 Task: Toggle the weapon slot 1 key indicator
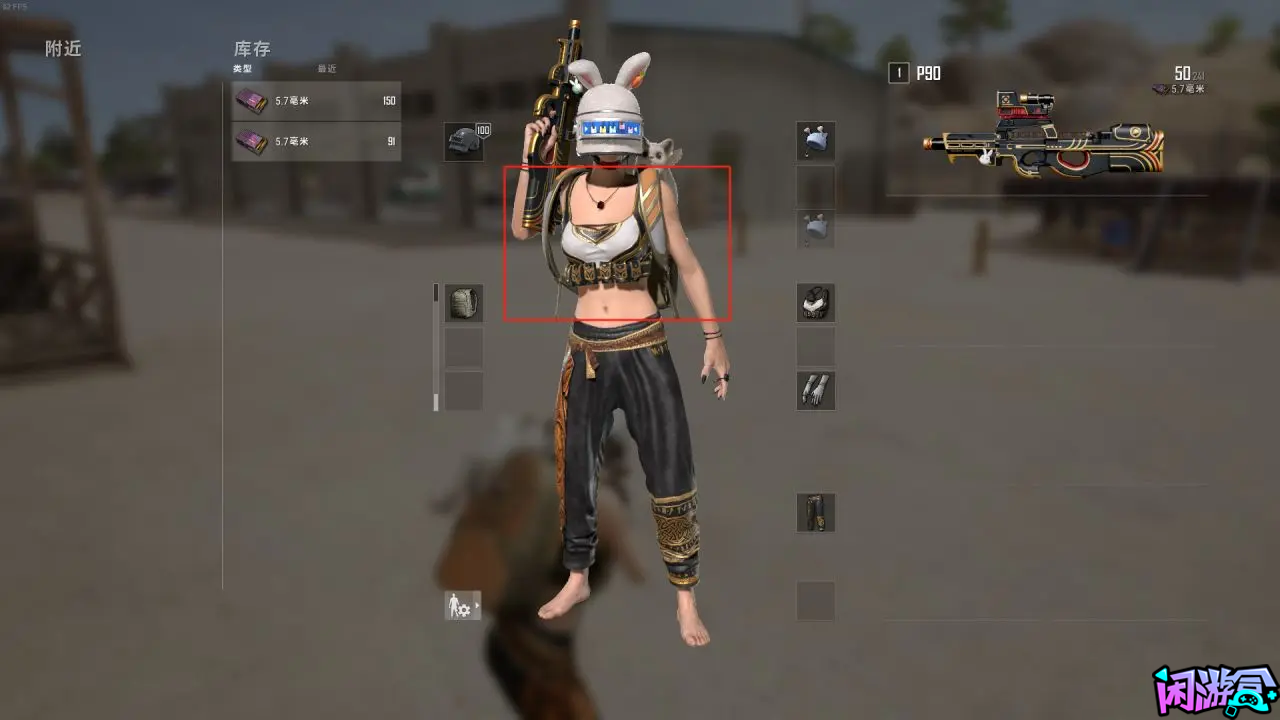897,73
